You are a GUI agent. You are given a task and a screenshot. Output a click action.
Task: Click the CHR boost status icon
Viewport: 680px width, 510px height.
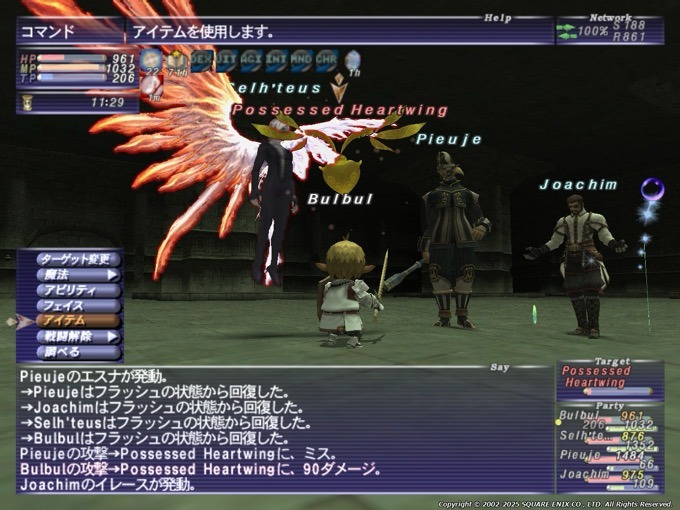[x=325, y=61]
